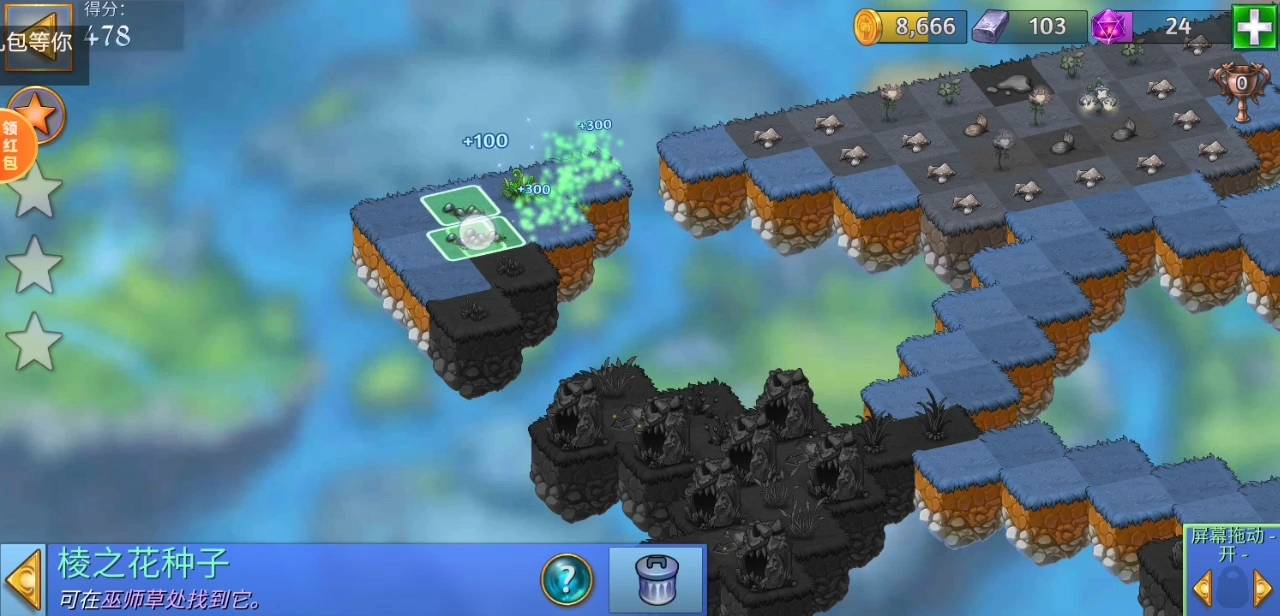This screenshot has width=1280, height=616.
Task: Open the shop with the green plus
Action: (x=1254, y=26)
